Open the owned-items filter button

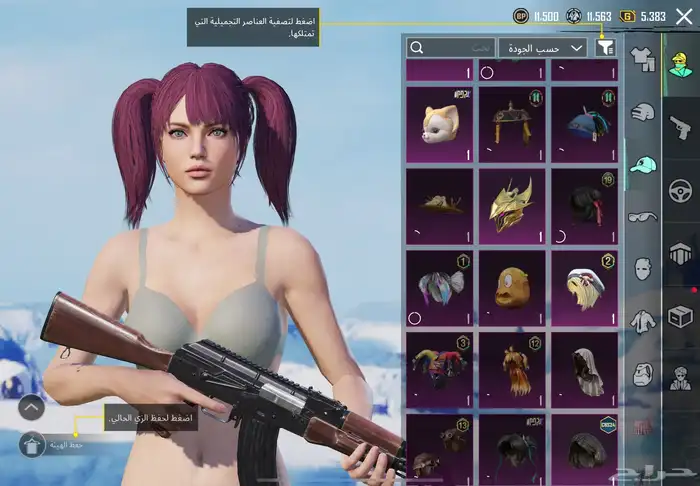pyautogui.click(x=605, y=47)
